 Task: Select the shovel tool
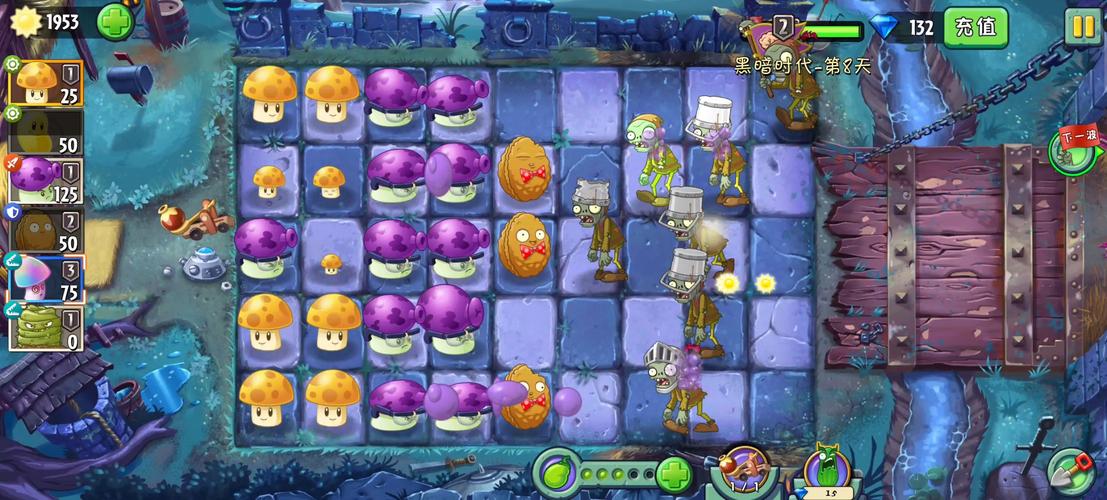[1071, 472]
